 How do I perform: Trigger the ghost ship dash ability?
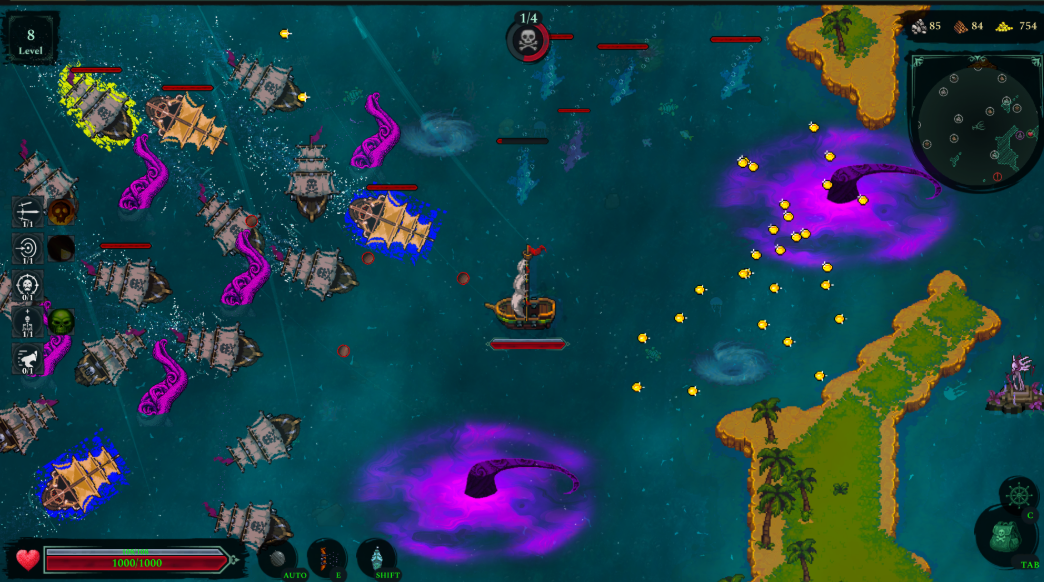click(377, 556)
